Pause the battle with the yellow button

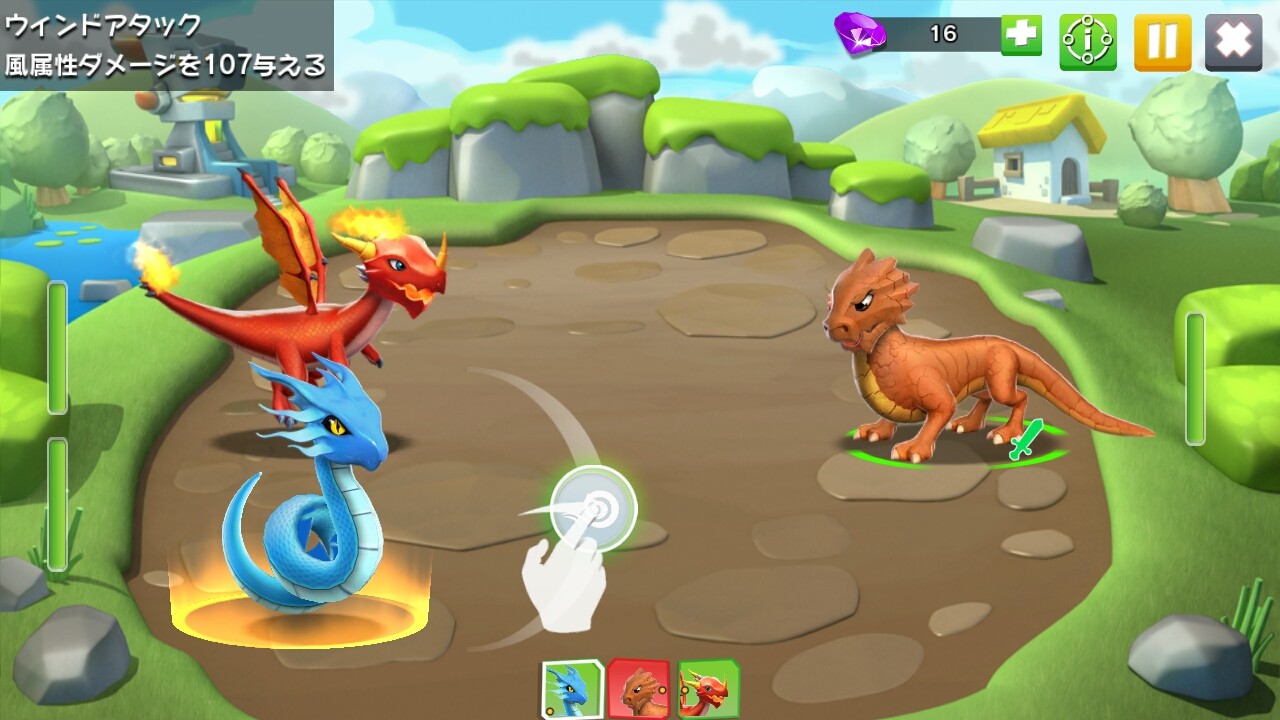[x=1162, y=42]
